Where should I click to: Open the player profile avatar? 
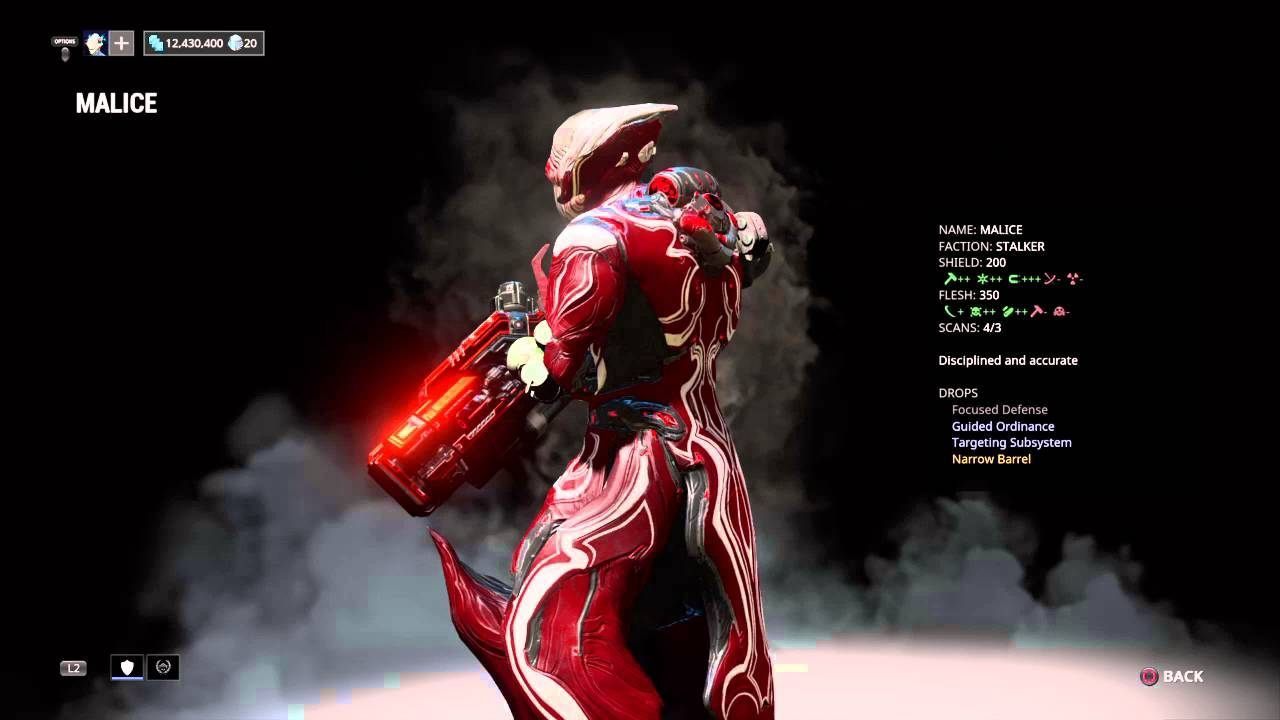pyautogui.click(x=95, y=43)
